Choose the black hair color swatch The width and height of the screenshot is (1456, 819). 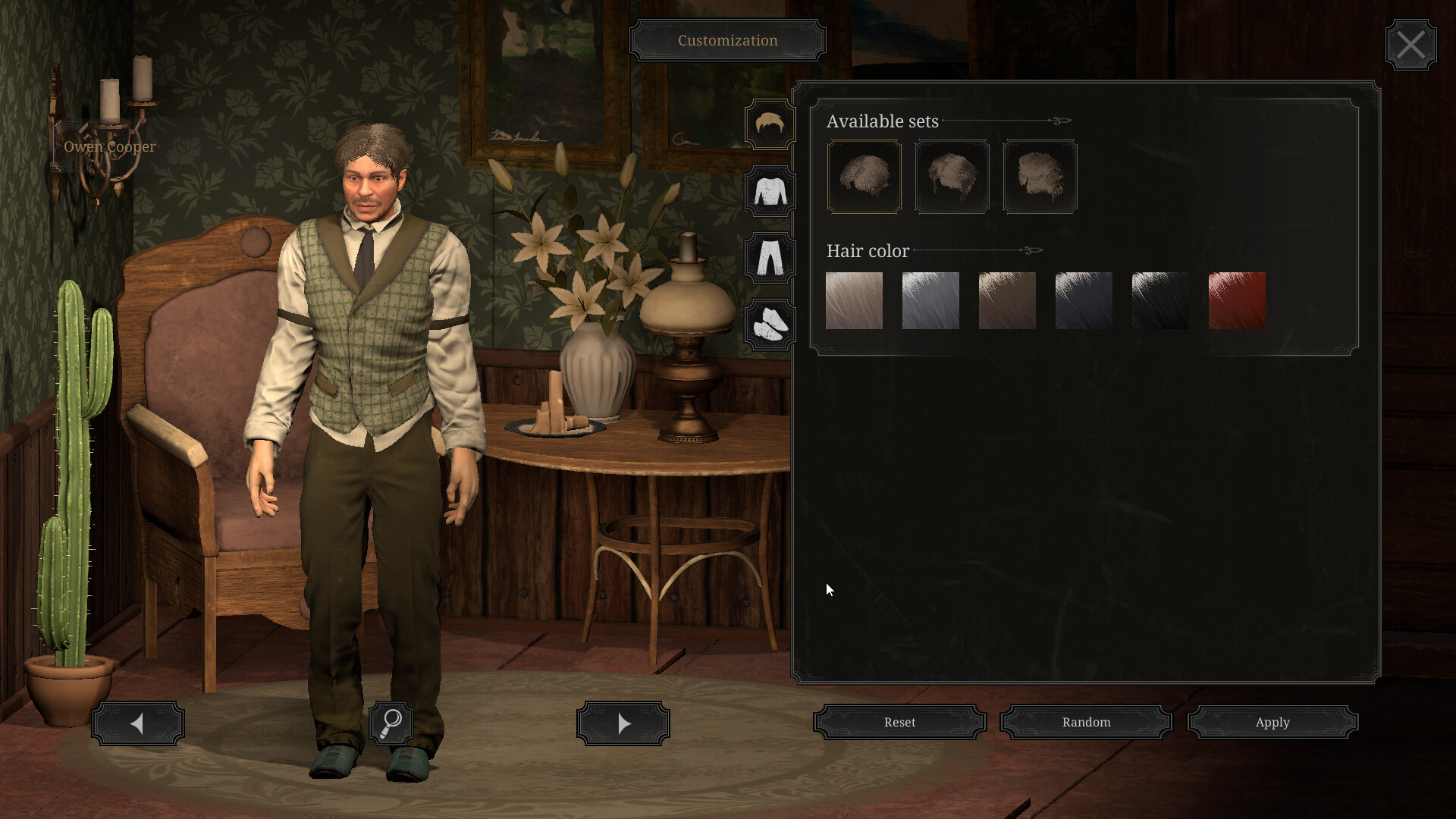pos(1160,300)
